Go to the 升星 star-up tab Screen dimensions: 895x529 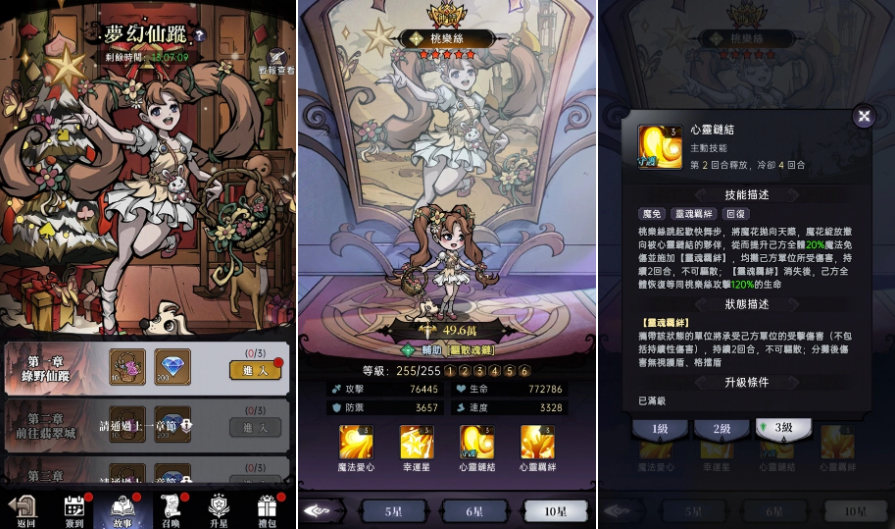click(x=218, y=509)
